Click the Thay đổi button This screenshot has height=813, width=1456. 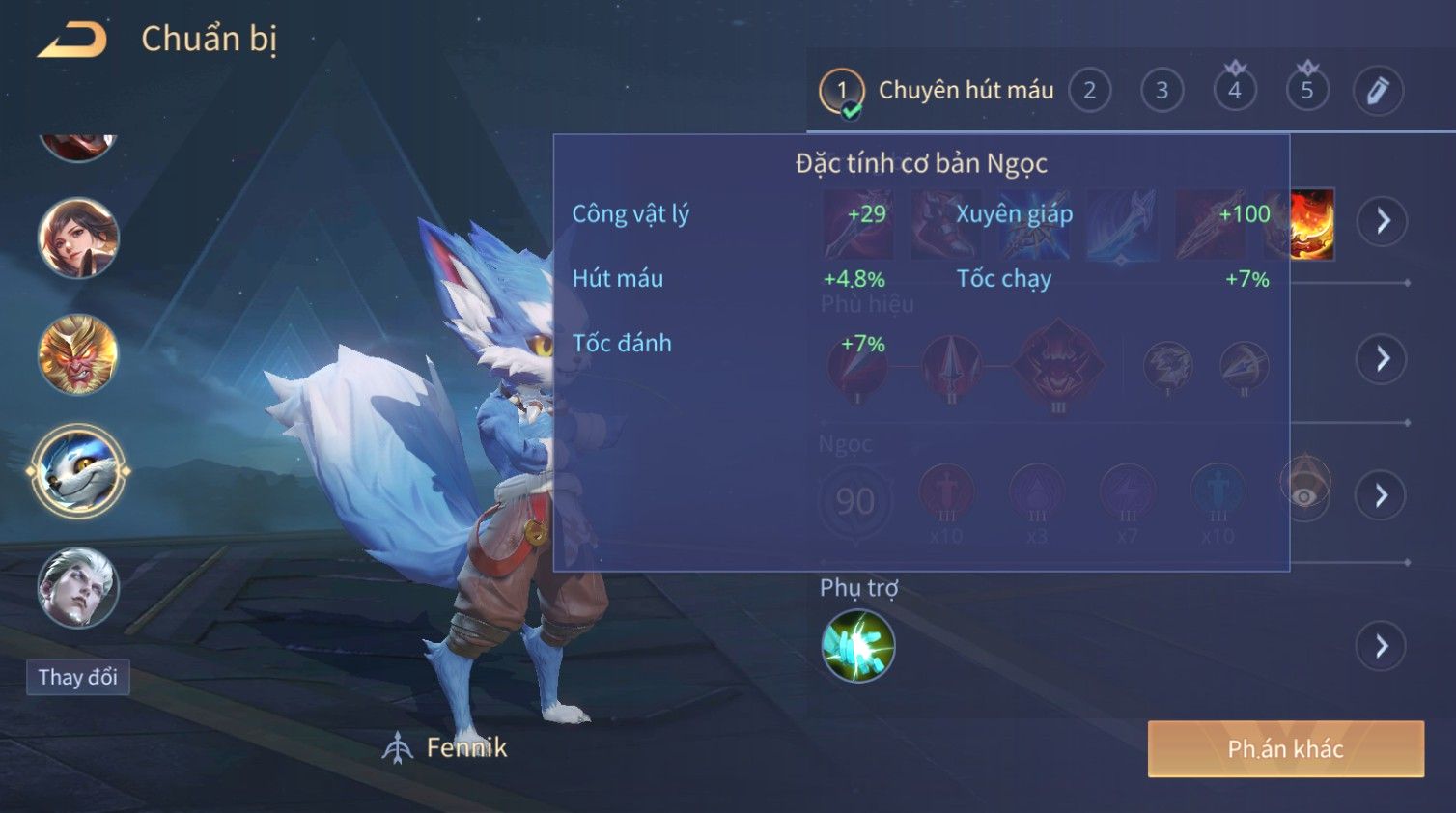[78, 677]
